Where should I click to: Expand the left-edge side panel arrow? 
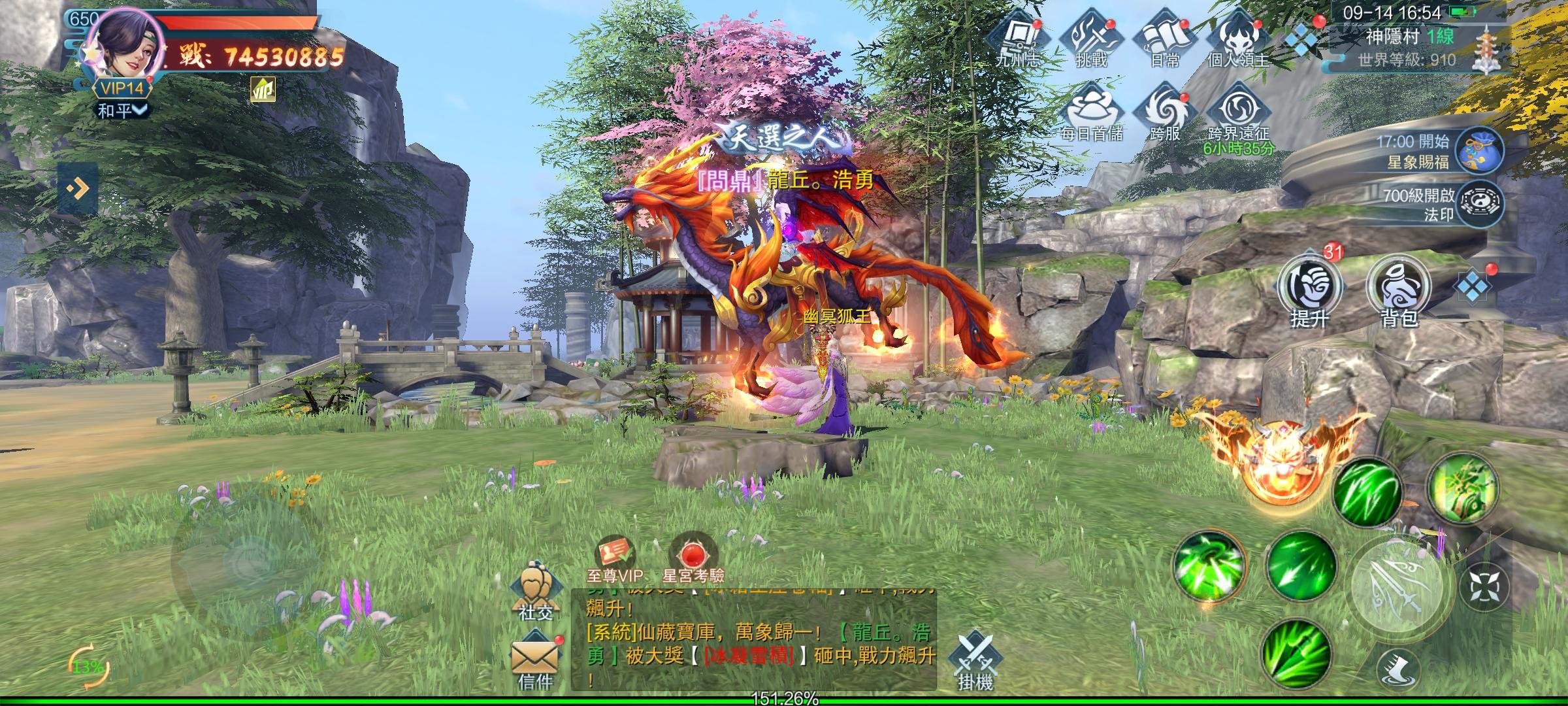click(78, 187)
